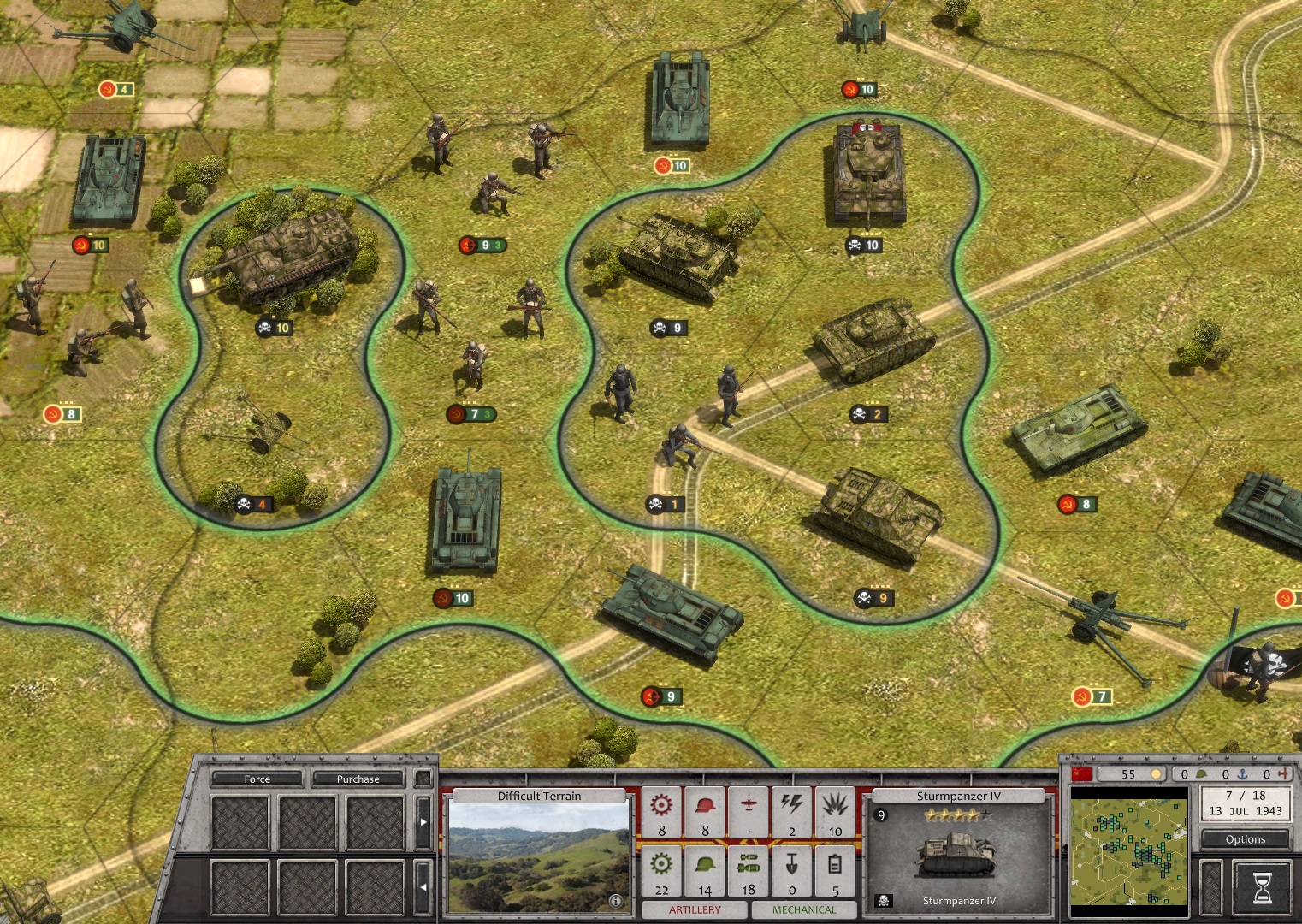End the turn with the hourglass button
Image resolution: width=1302 pixels, height=924 pixels.
1262,887
